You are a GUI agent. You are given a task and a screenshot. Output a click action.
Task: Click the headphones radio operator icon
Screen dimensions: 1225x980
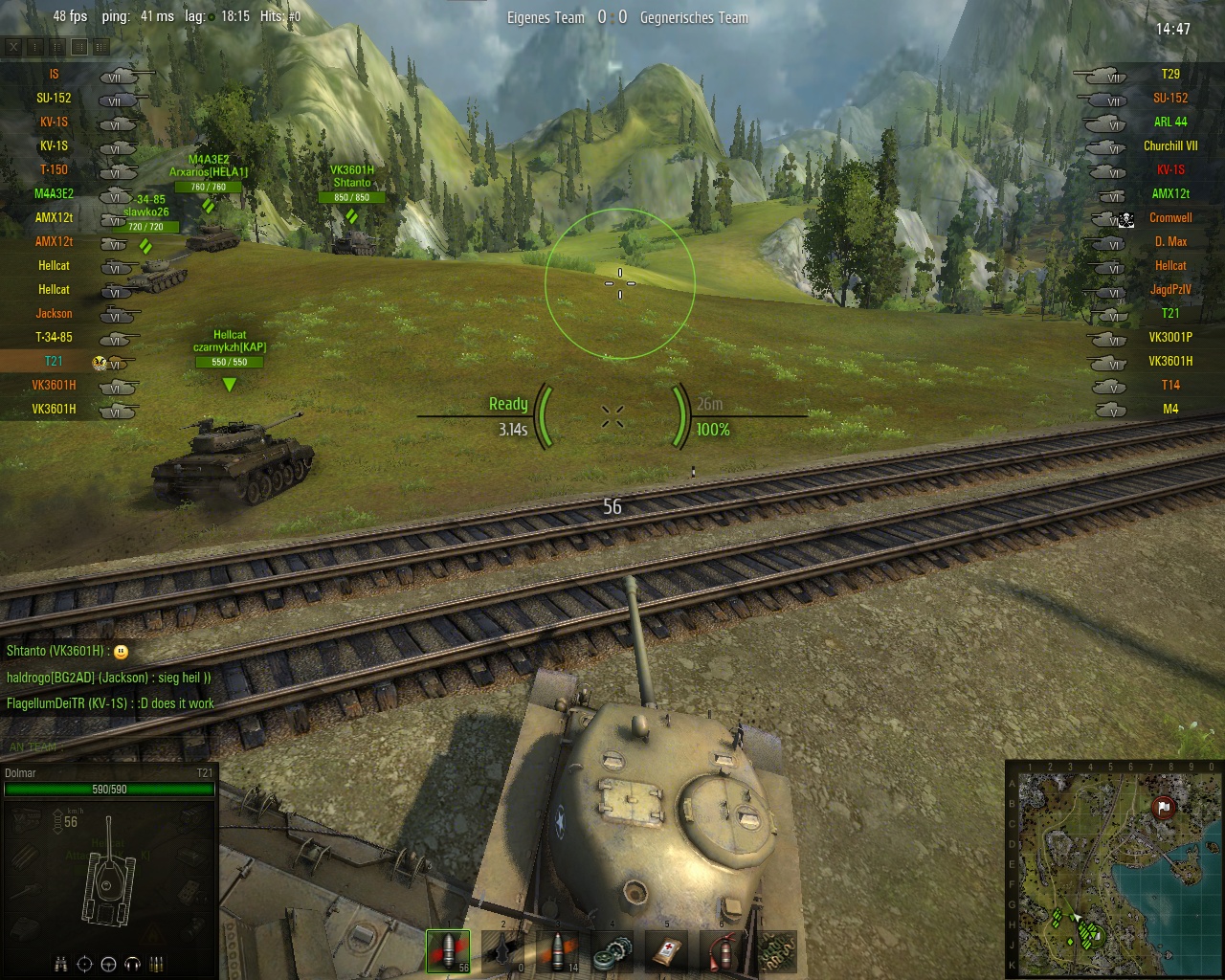click(133, 964)
